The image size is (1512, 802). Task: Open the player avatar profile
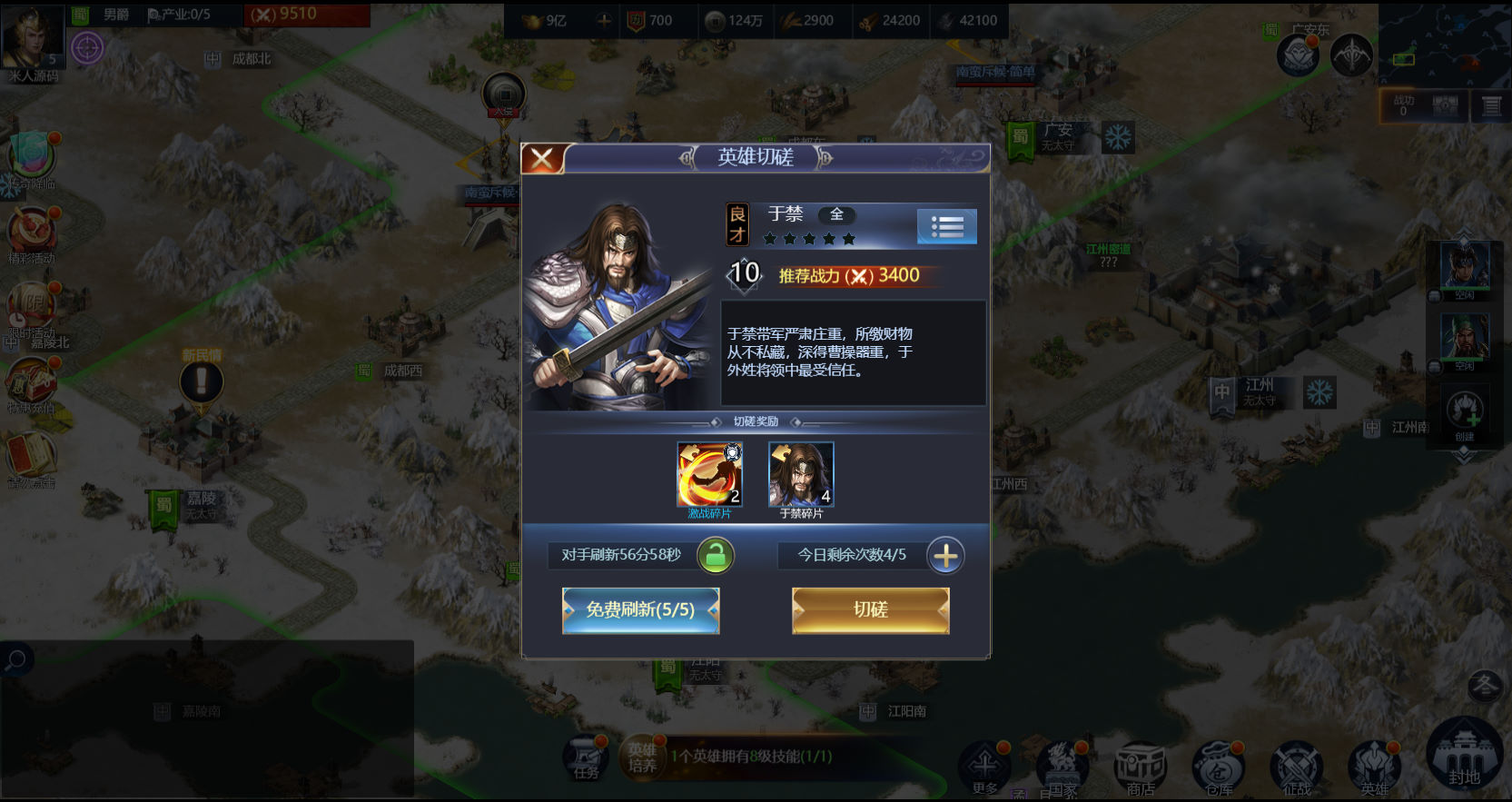click(32, 38)
